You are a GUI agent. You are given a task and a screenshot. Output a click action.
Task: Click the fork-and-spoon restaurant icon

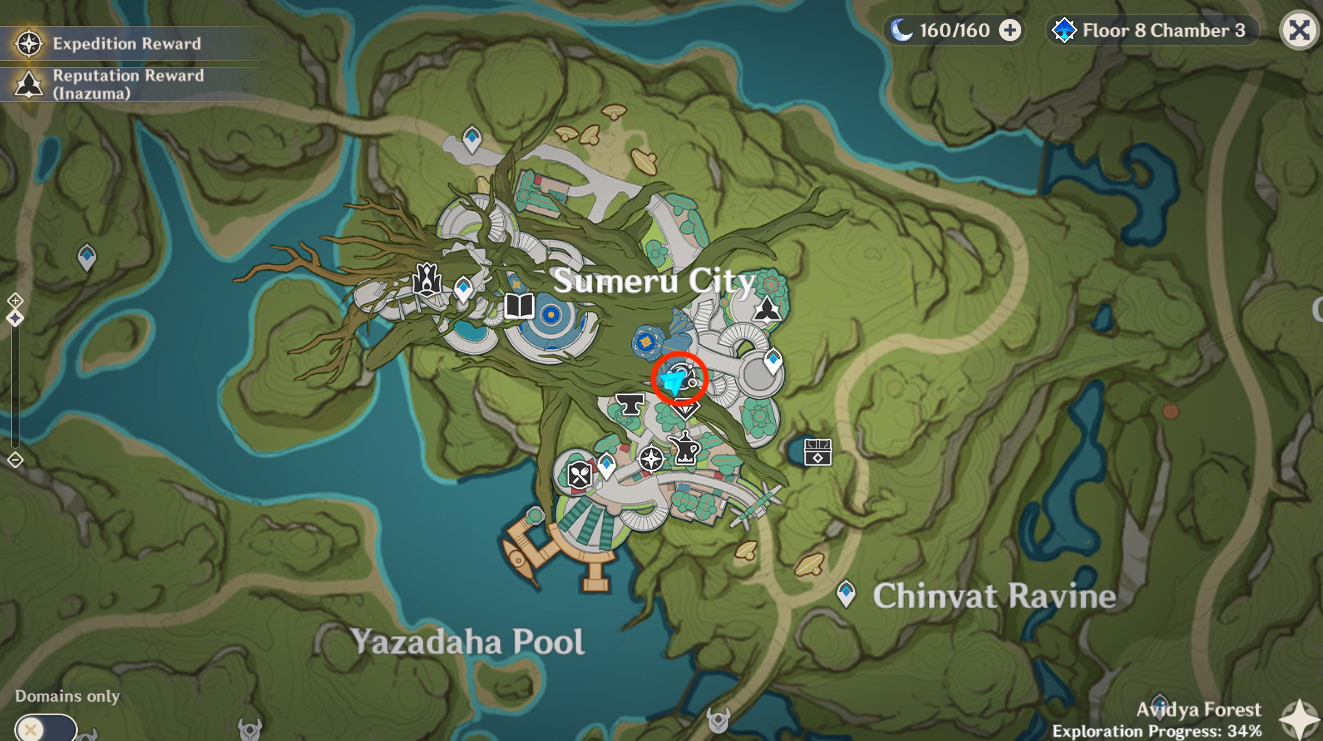point(578,476)
